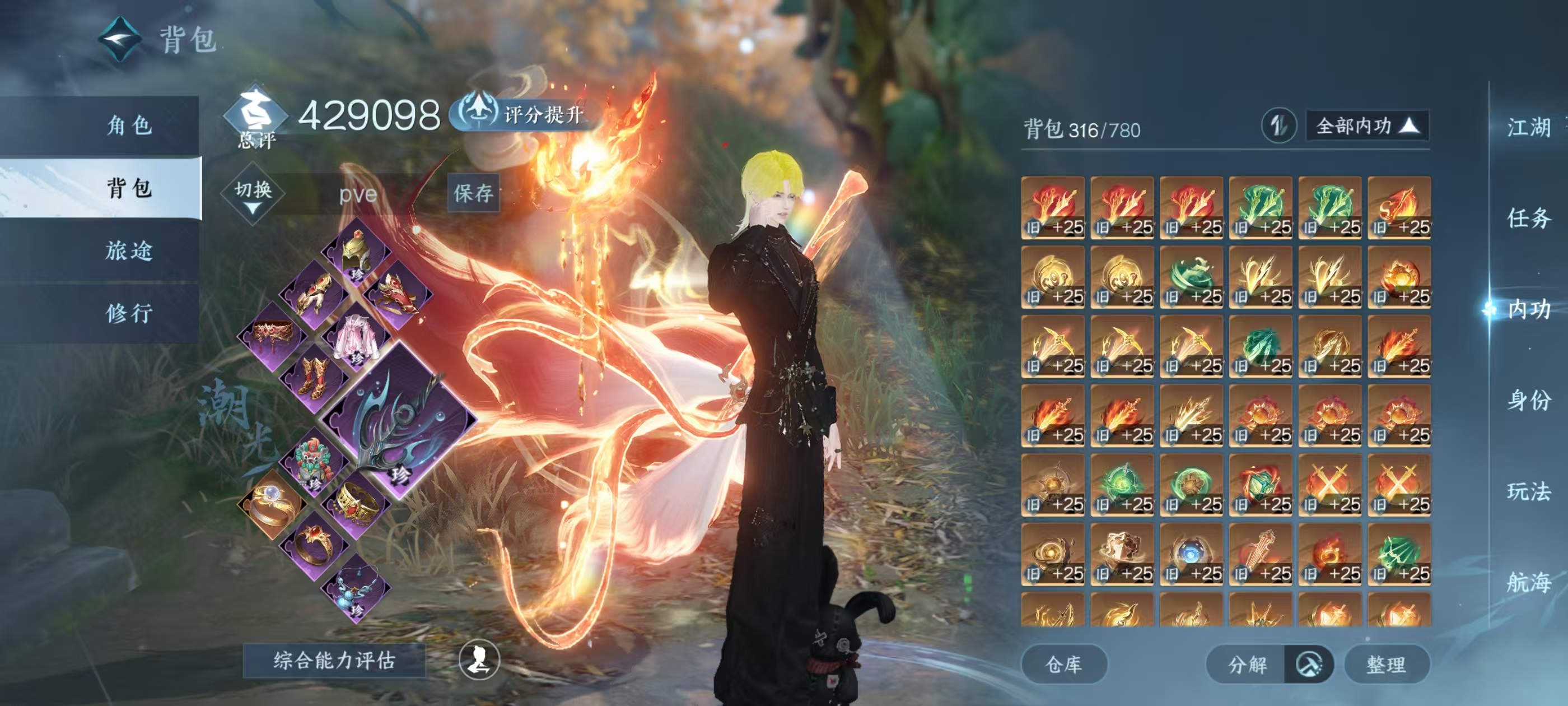Open the 仓库 warehouse
The width and height of the screenshot is (1568, 706).
[x=1063, y=664]
